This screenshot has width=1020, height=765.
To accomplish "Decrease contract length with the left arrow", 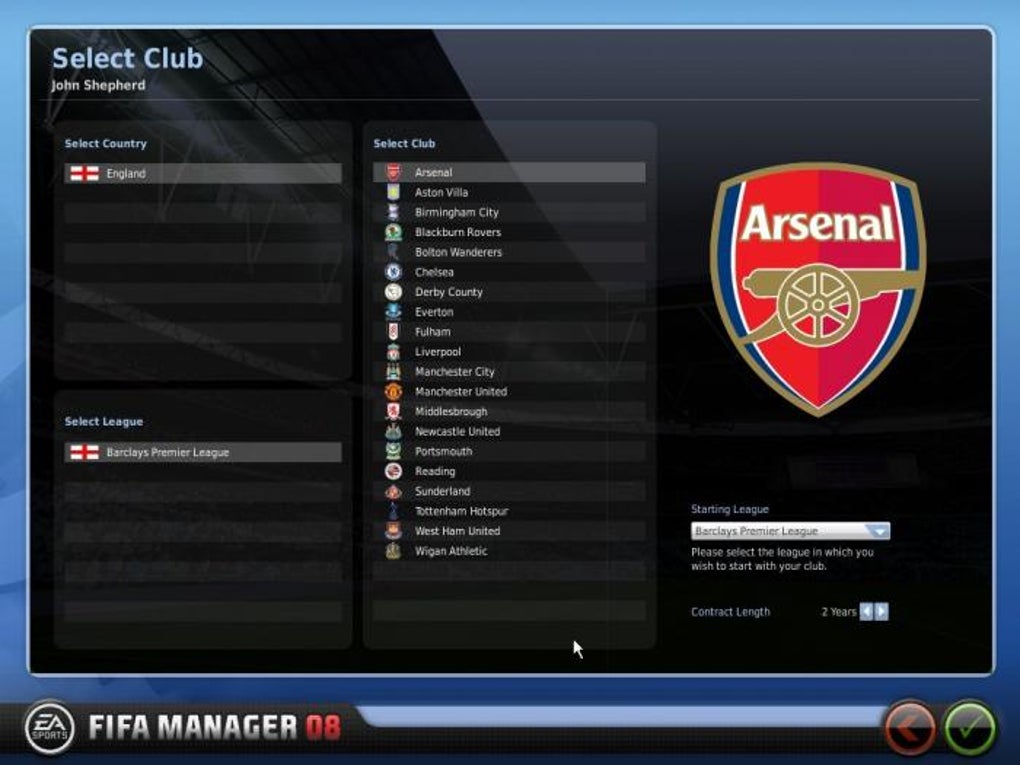I will coord(866,612).
